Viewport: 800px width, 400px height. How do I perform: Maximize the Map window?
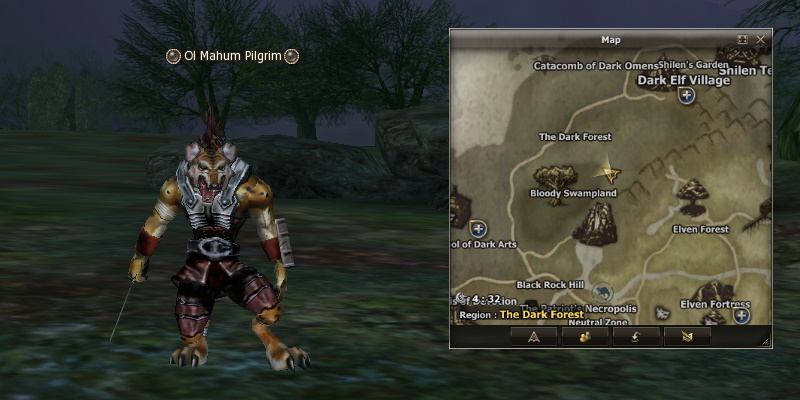point(743,40)
